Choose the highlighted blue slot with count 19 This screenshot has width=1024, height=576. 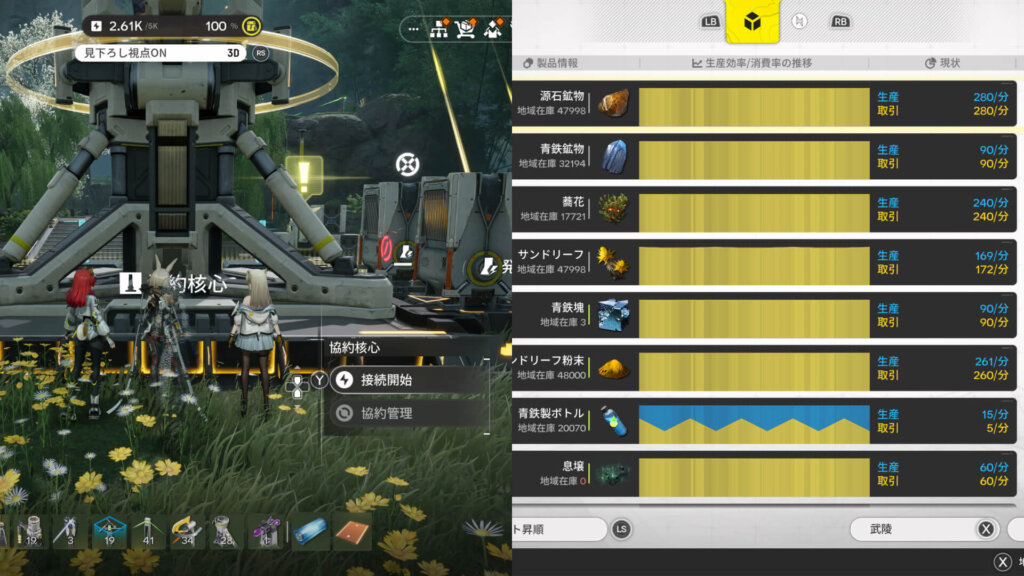(109, 532)
